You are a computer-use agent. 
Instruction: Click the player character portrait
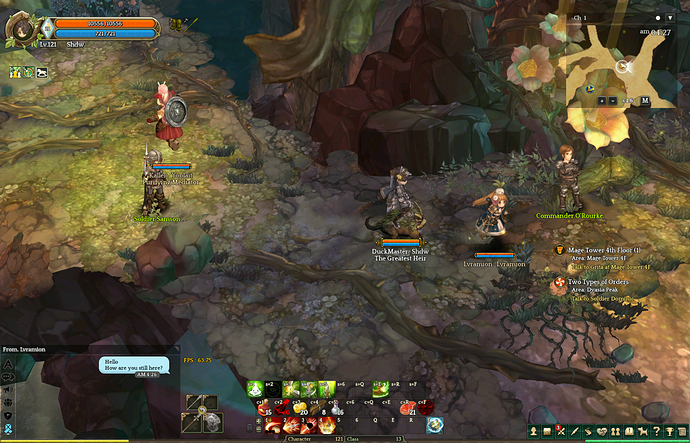point(20,30)
